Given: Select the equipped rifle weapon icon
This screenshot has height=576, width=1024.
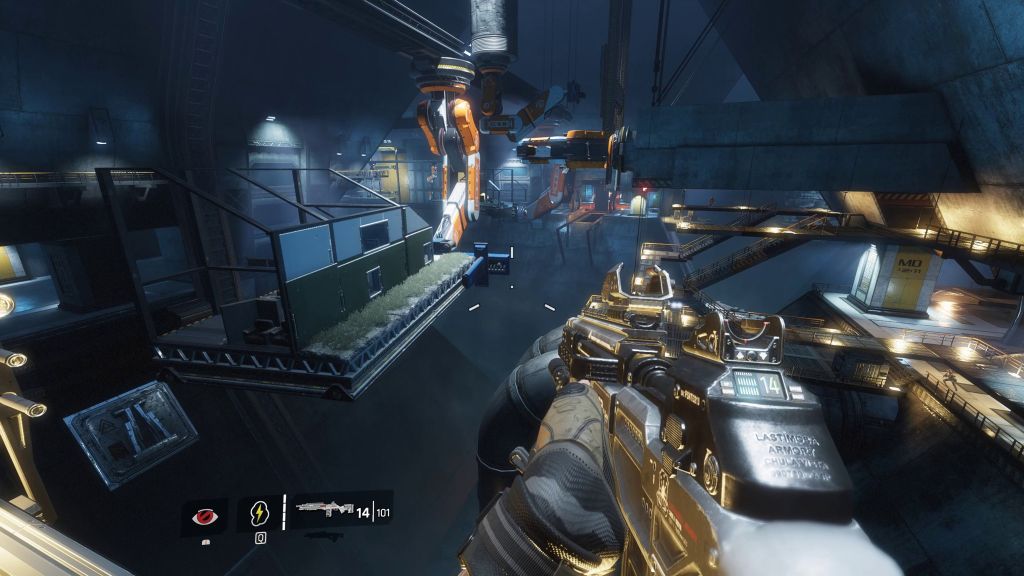Looking at the screenshot, I should [323, 511].
